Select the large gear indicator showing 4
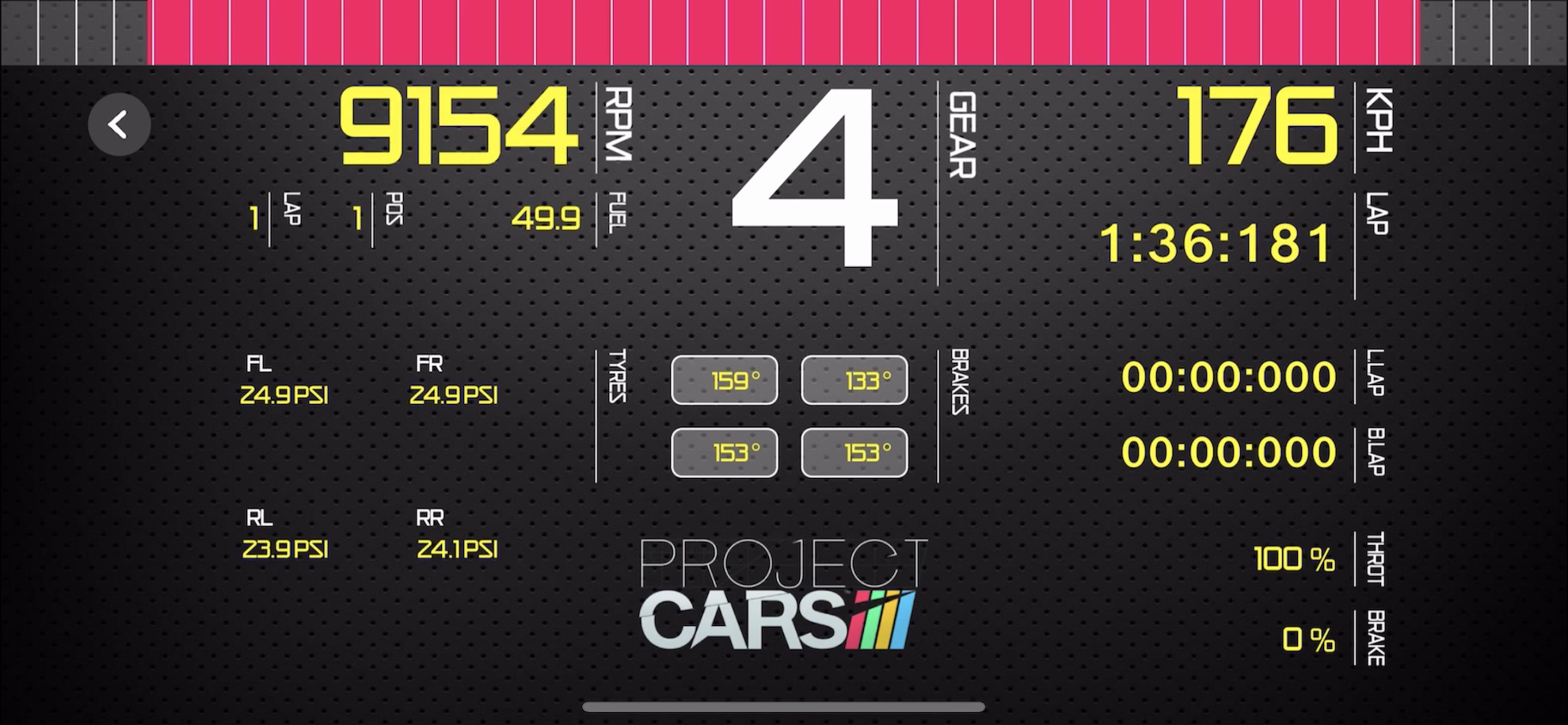 click(843, 178)
